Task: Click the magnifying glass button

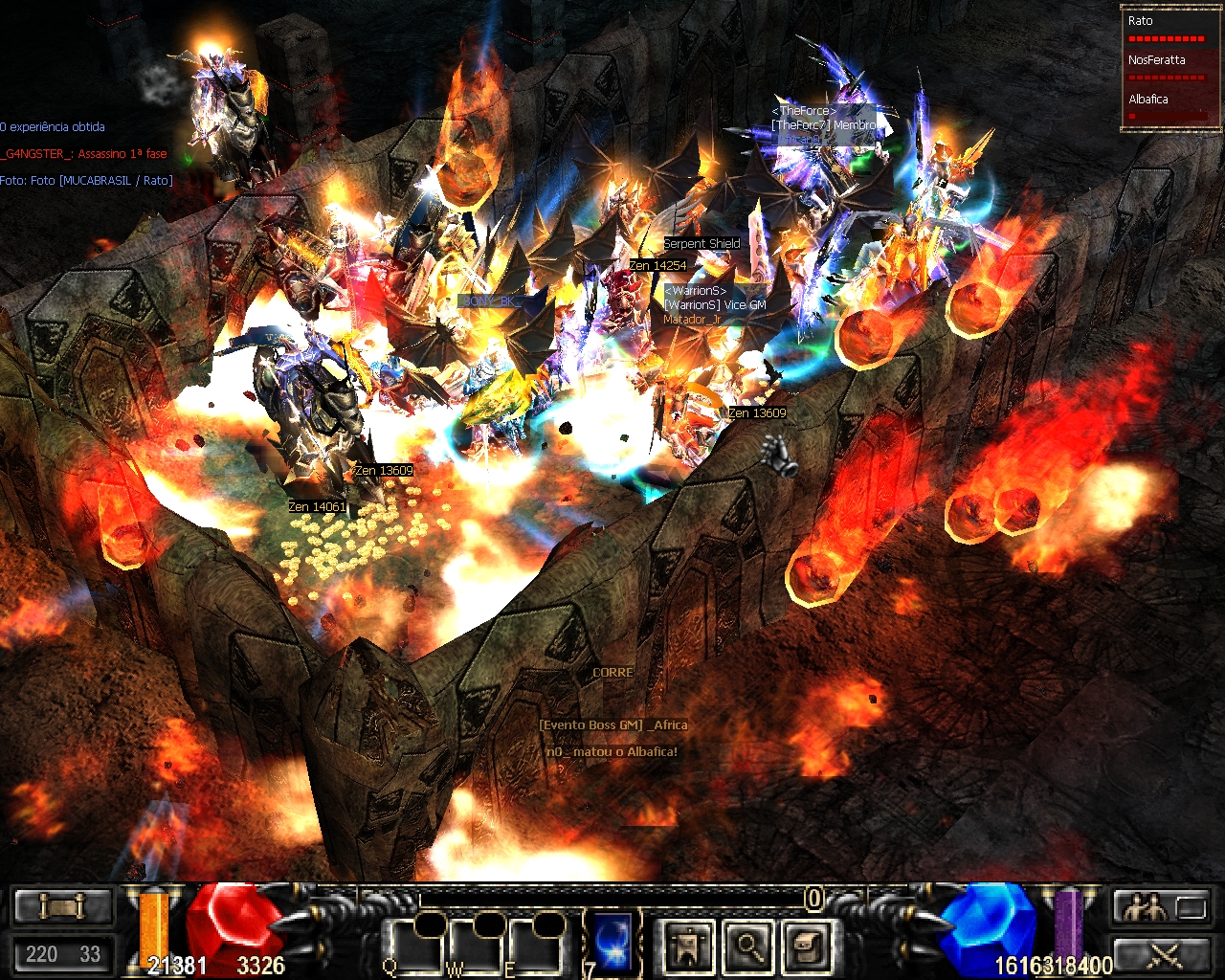Action: pos(748,946)
